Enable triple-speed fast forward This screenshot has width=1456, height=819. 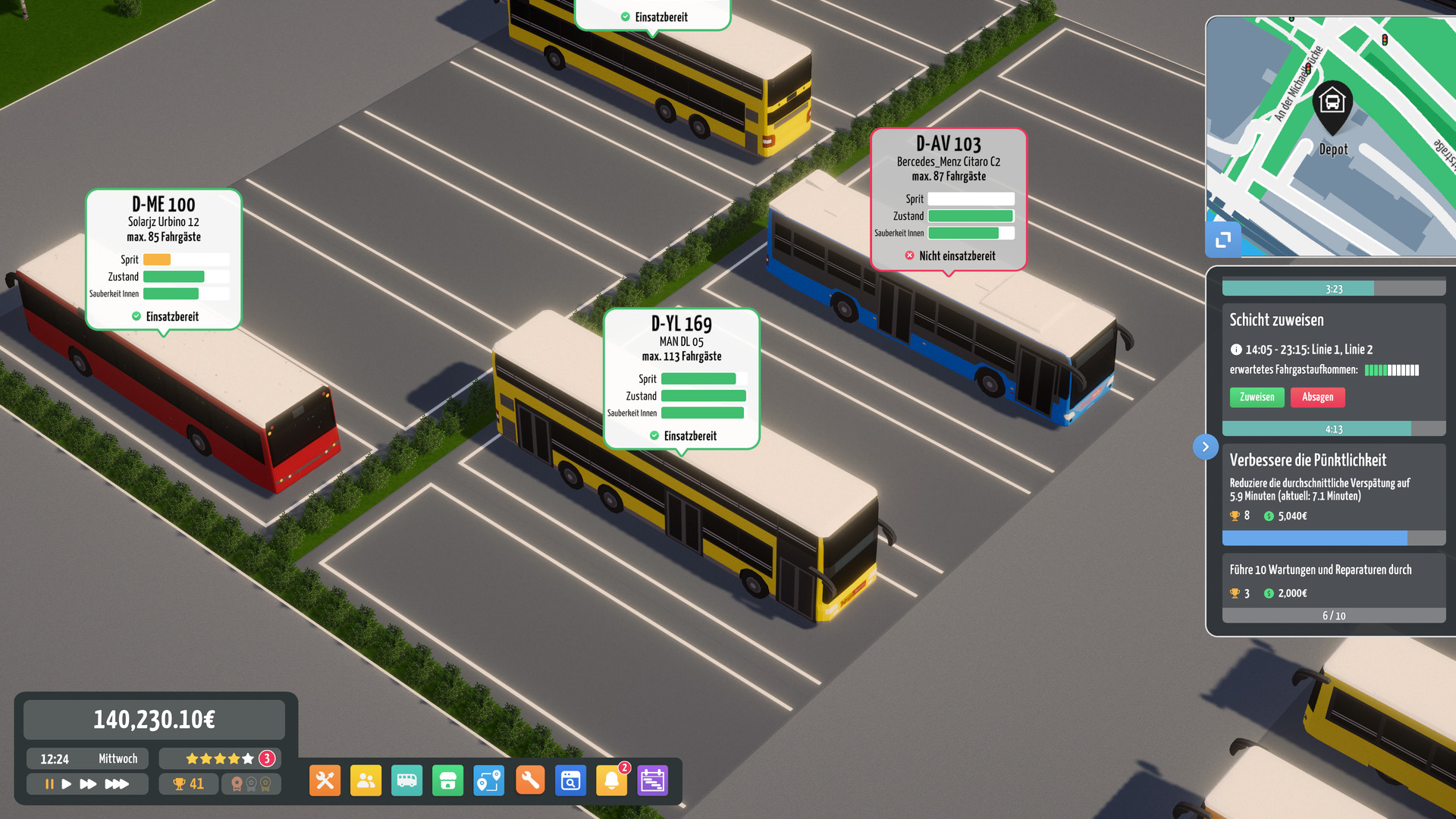coord(118,784)
